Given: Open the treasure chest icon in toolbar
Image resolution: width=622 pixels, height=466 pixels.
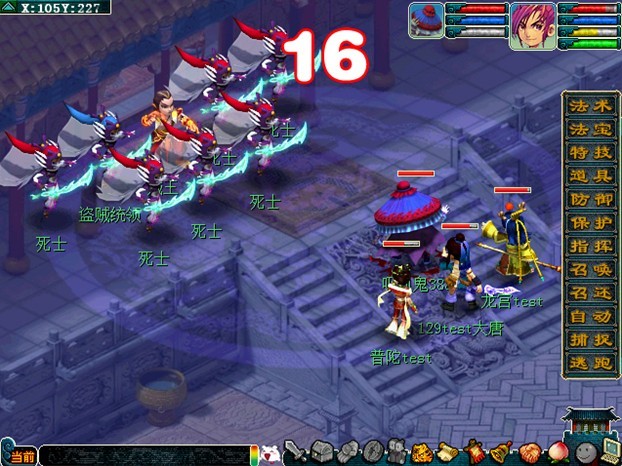Looking at the screenshot, I should 321,452.
